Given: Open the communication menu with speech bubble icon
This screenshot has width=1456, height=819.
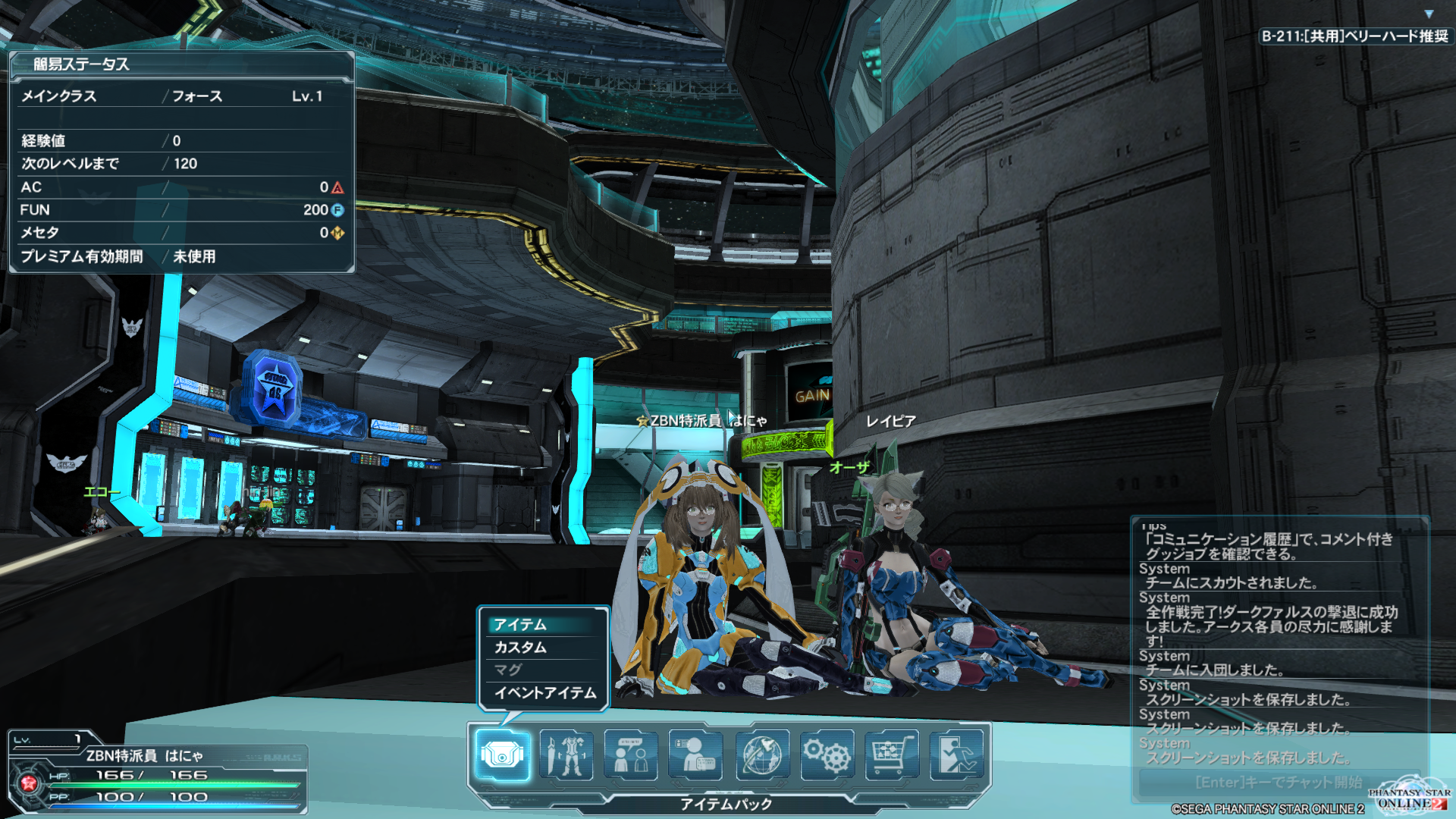Looking at the screenshot, I should (x=631, y=754).
